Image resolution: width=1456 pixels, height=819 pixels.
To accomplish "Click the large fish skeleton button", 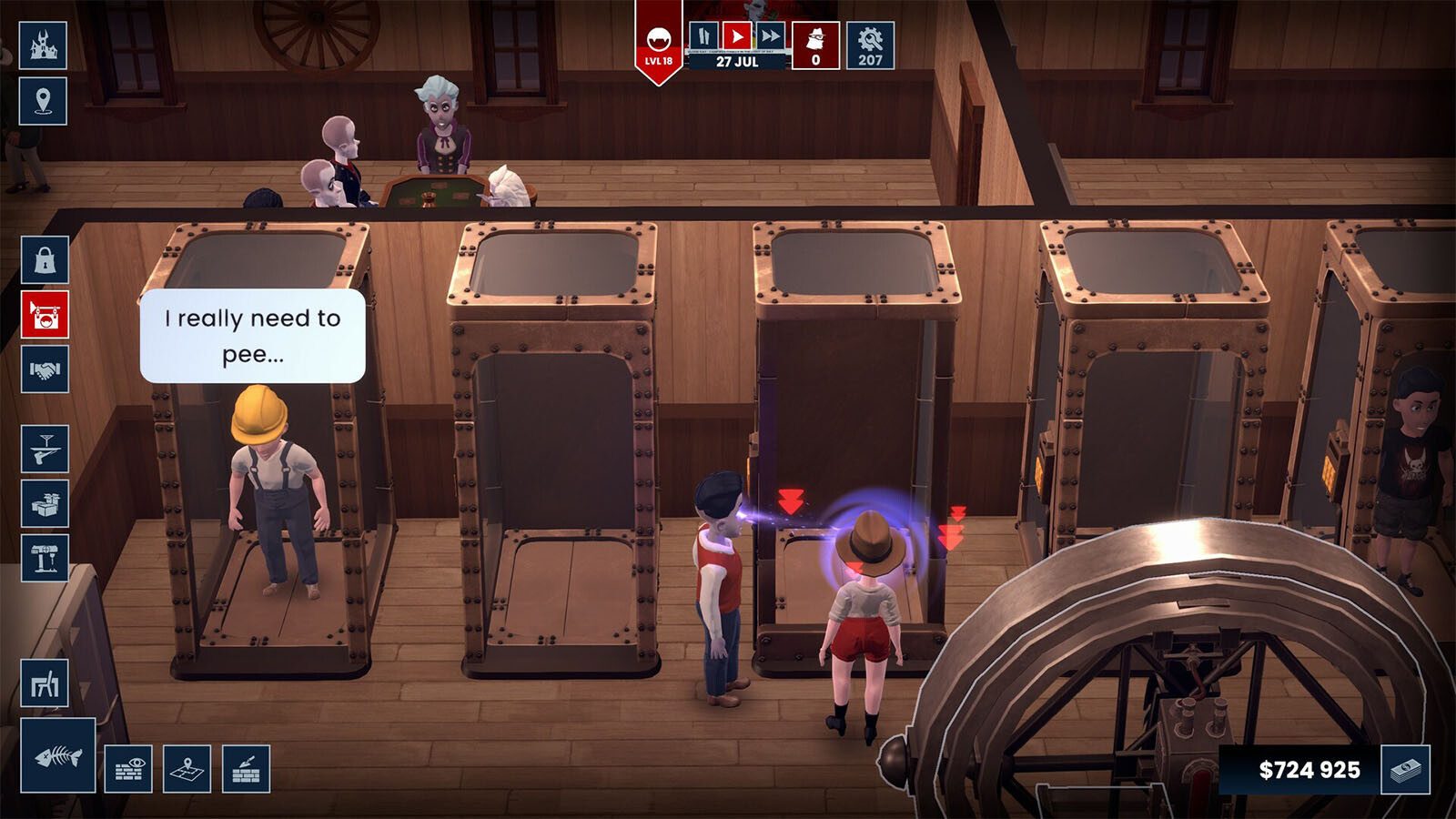I will 58,755.
